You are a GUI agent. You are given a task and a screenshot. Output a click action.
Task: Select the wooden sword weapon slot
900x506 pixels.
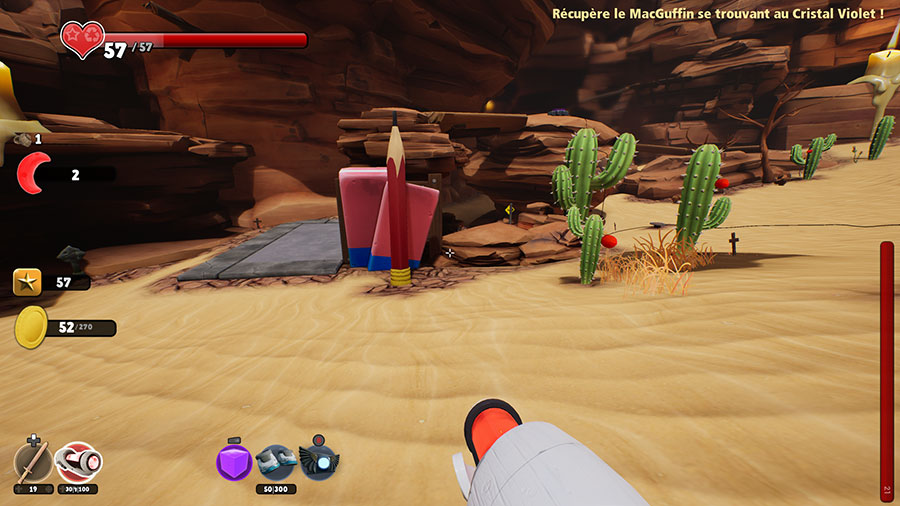coord(32,463)
